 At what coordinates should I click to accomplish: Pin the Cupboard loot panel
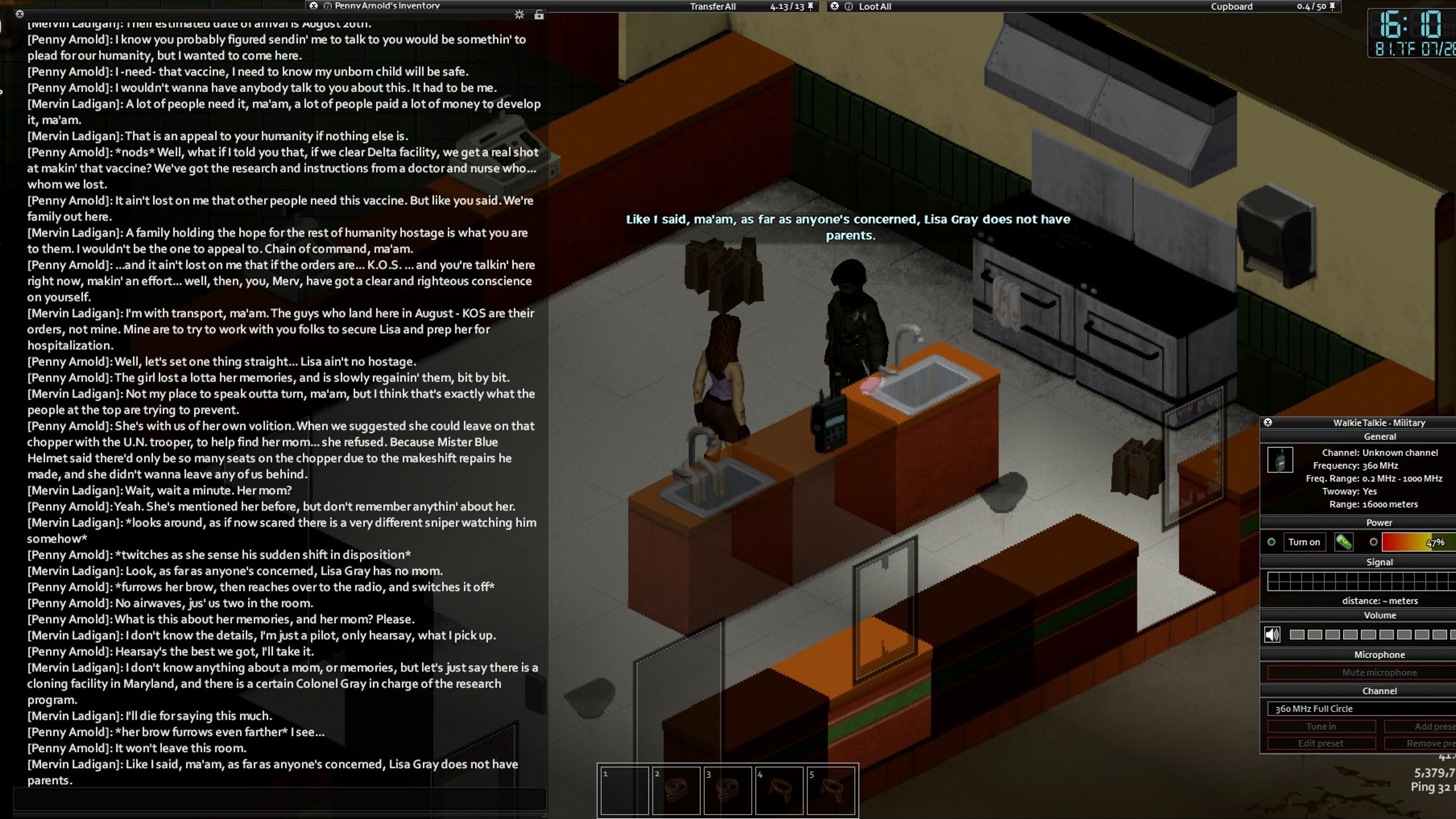click(x=1332, y=6)
